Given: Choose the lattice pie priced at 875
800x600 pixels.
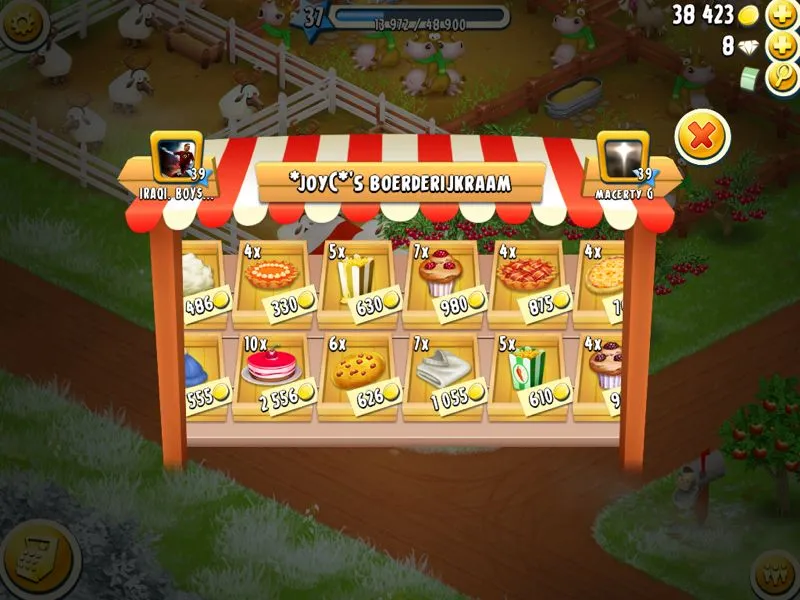Looking at the screenshot, I should click(525, 282).
